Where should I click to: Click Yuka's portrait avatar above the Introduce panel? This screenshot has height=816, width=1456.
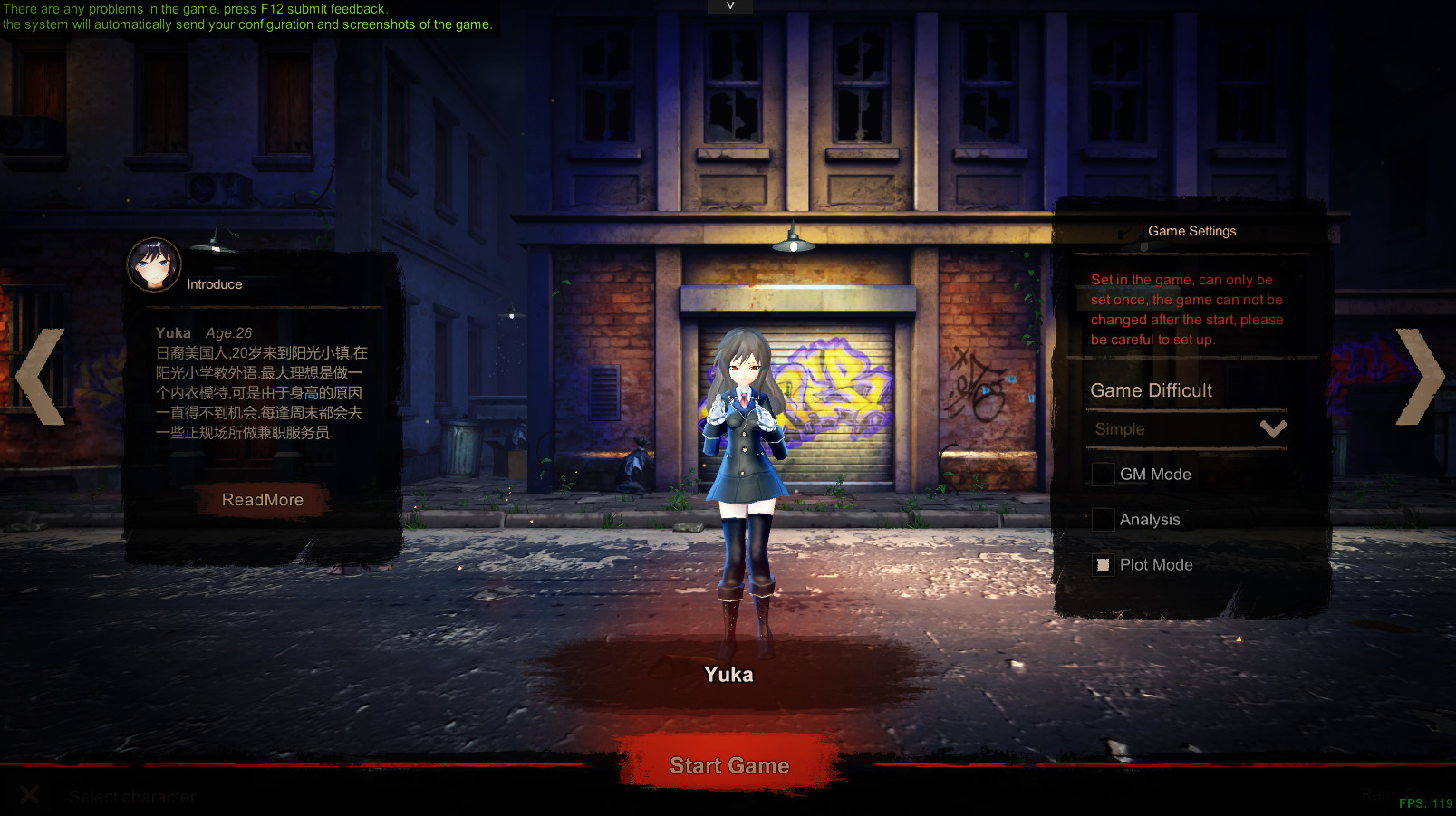[153, 264]
